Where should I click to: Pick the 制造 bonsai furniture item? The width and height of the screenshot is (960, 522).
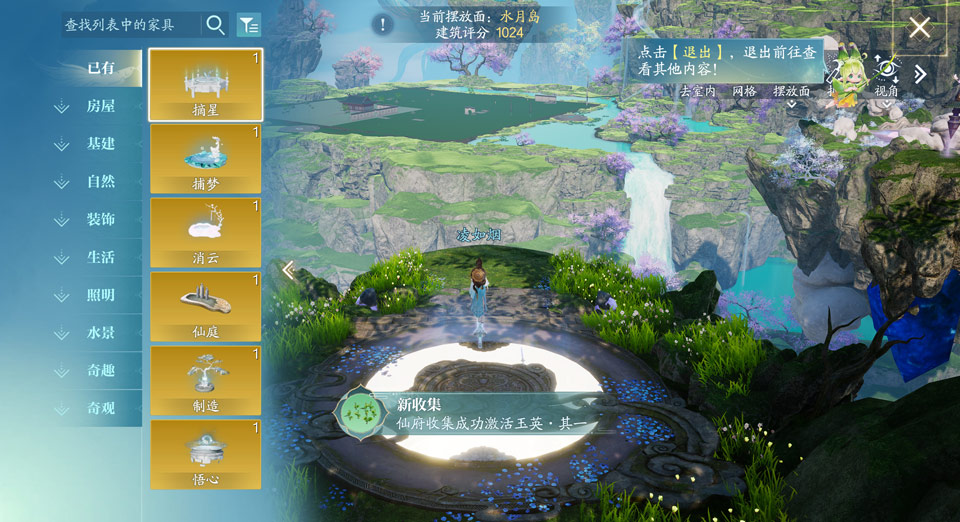[206, 381]
